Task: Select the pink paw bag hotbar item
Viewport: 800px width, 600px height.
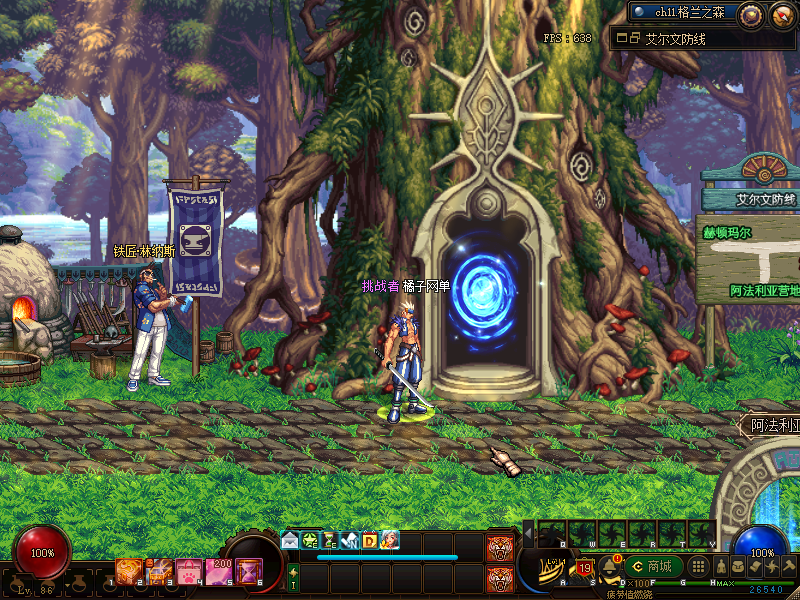Action: click(x=190, y=571)
